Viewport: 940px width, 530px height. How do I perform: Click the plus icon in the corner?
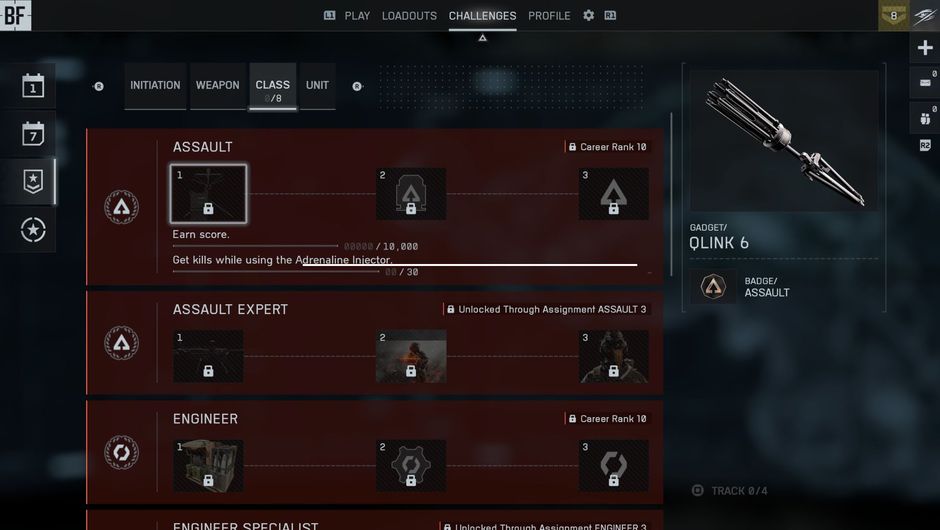tap(924, 48)
